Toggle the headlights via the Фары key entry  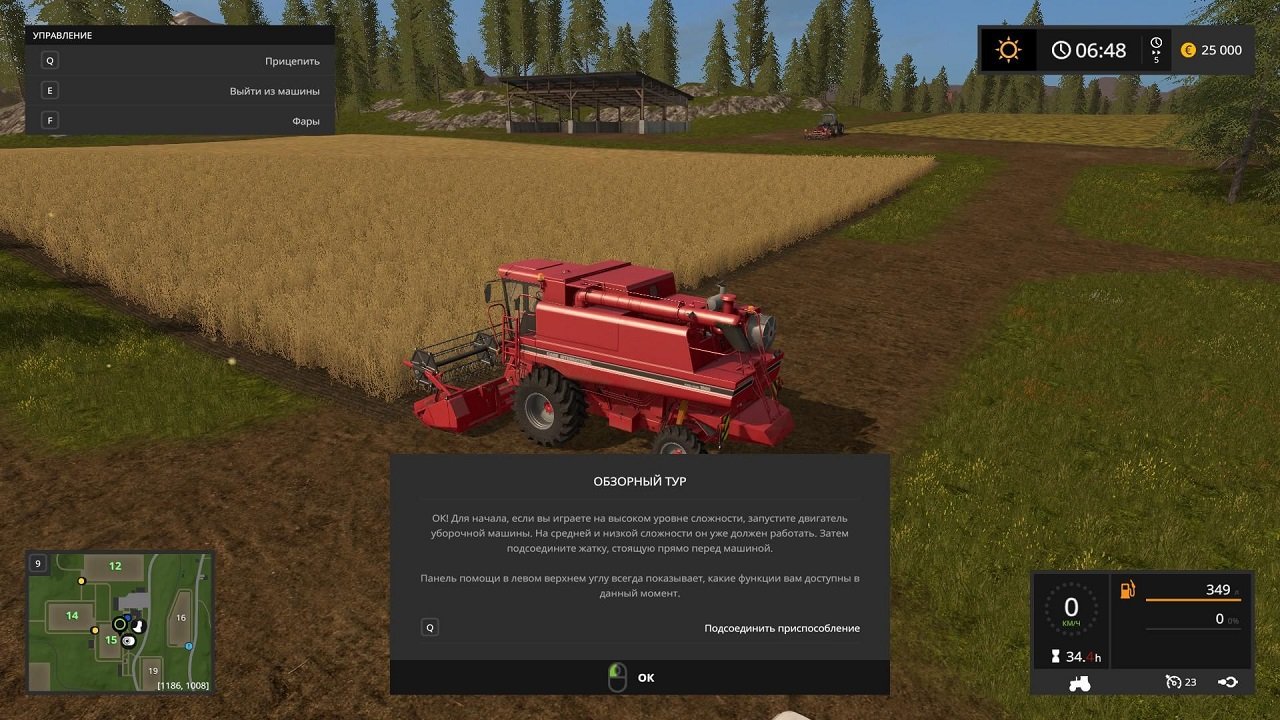308,120
